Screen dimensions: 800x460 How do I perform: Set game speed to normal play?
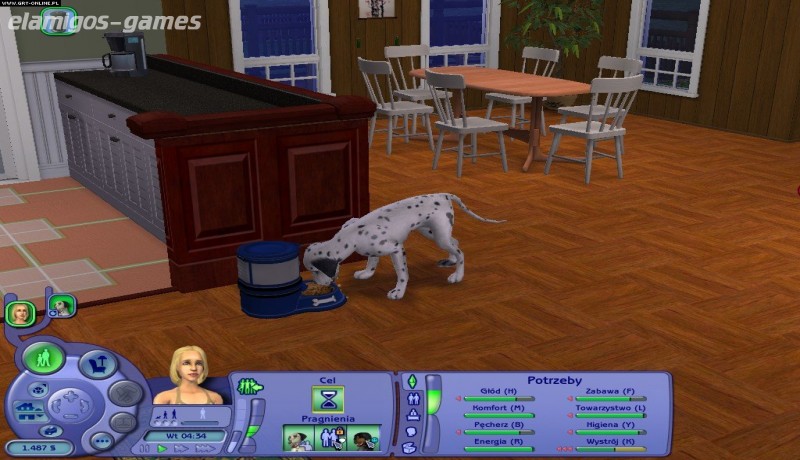point(162,449)
